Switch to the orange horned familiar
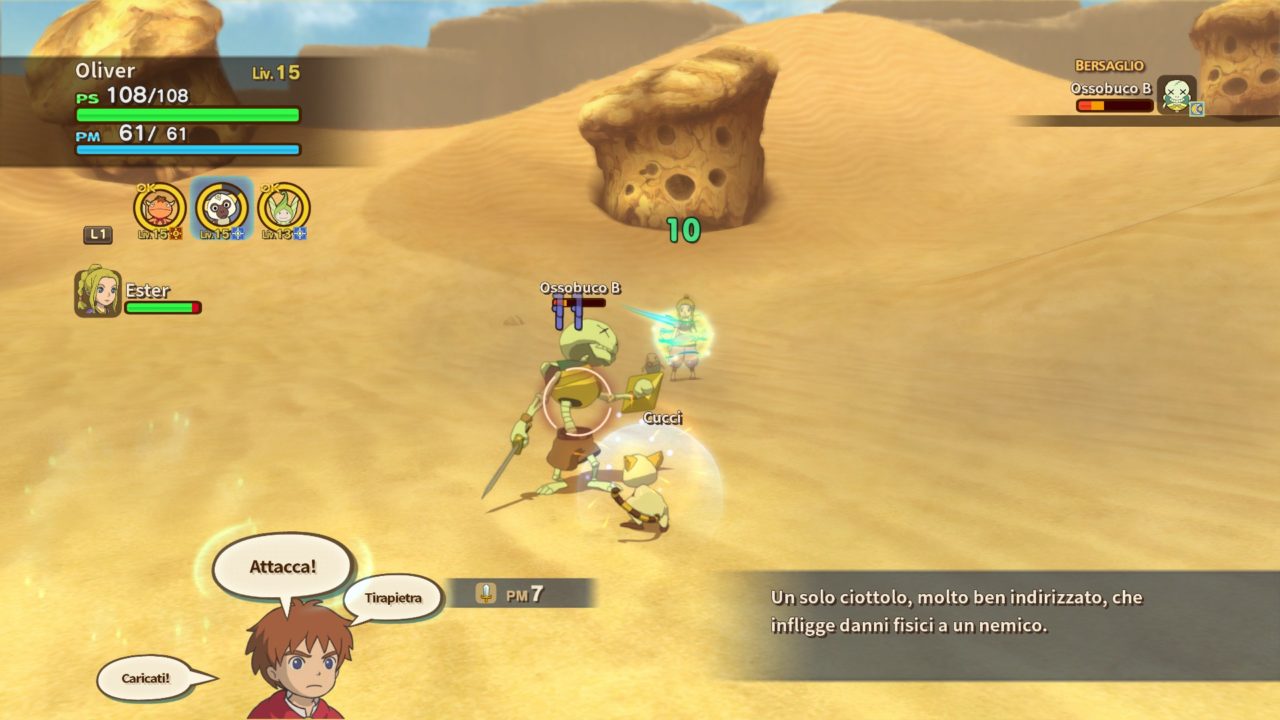The width and height of the screenshot is (1280, 720). [159, 209]
